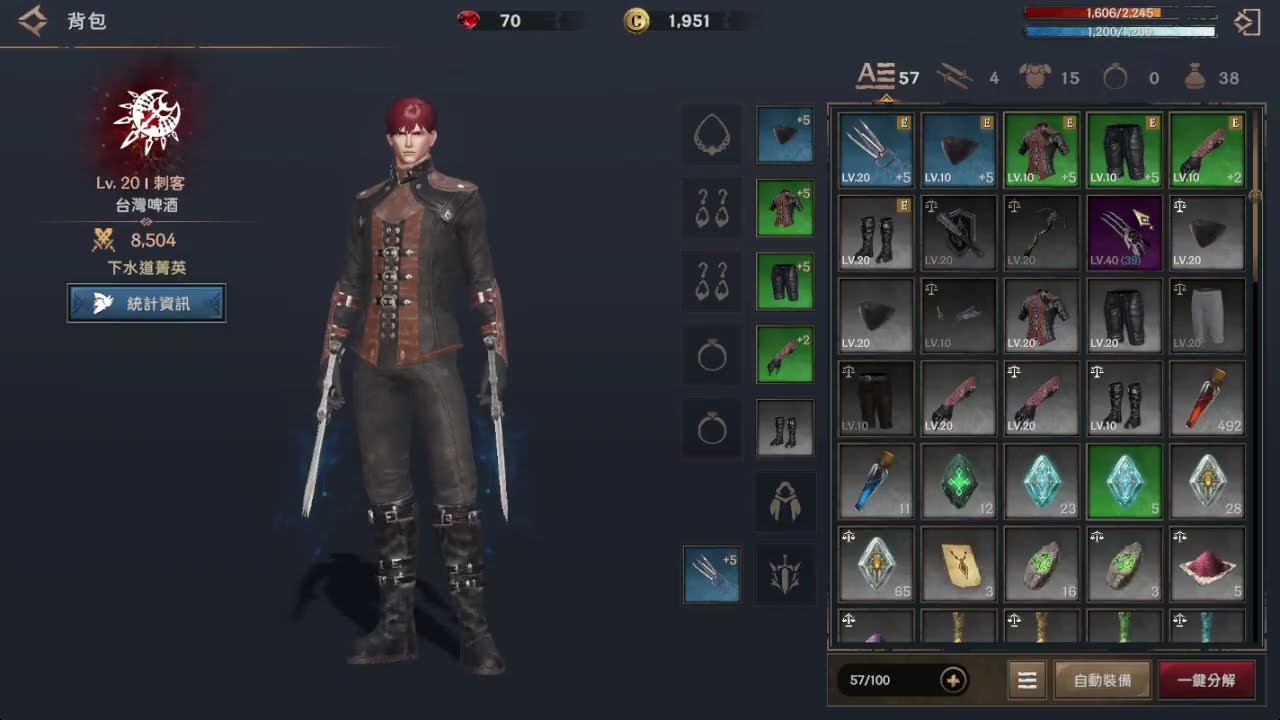Open the 統計資訊 statistics panel
Screen dimensions: 1280x720
[146, 303]
